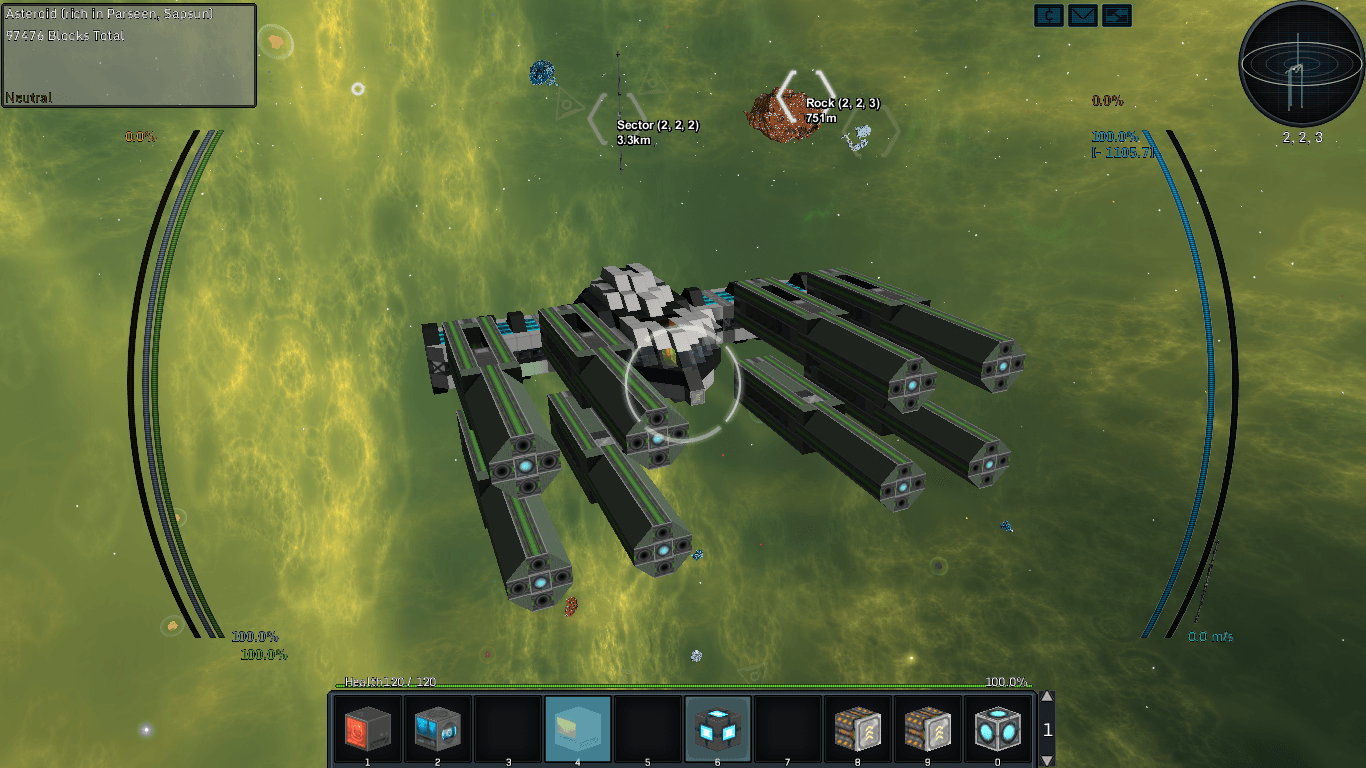Viewport: 1366px width, 768px height.
Task: Open the trade arrows button
Action: pyautogui.click(x=1117, y=15)
